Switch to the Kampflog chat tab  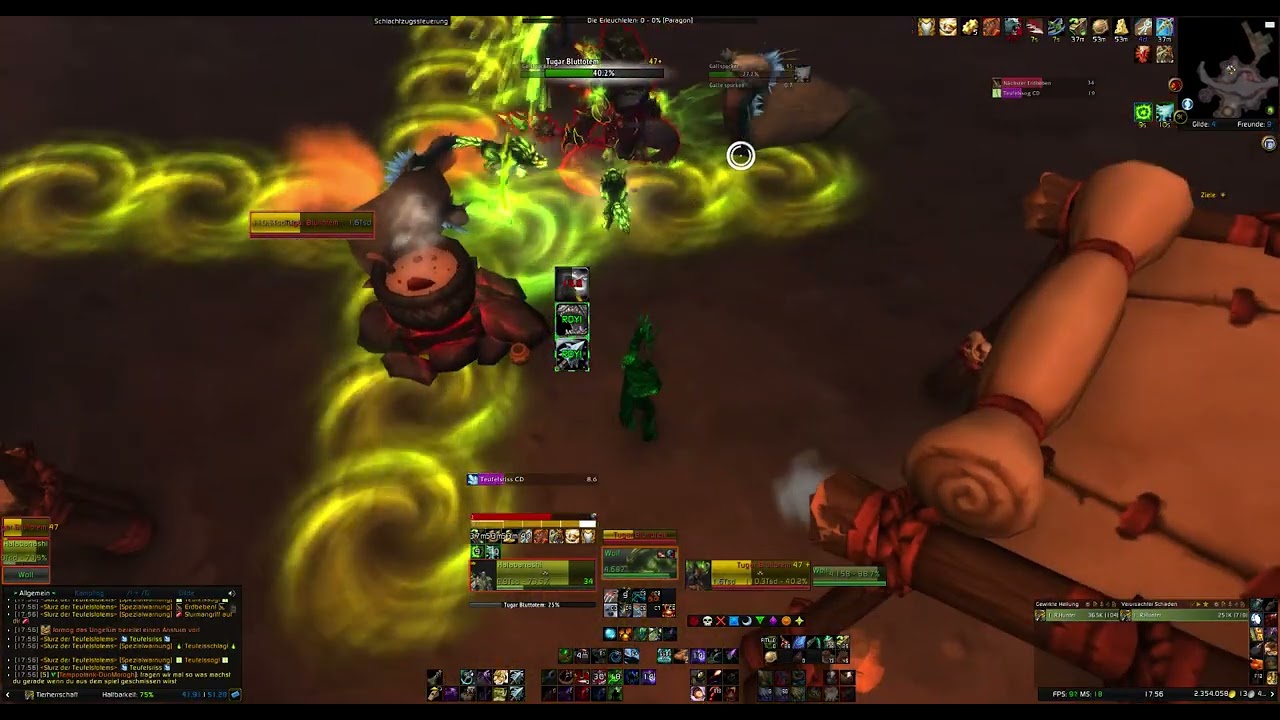point(89,593)
